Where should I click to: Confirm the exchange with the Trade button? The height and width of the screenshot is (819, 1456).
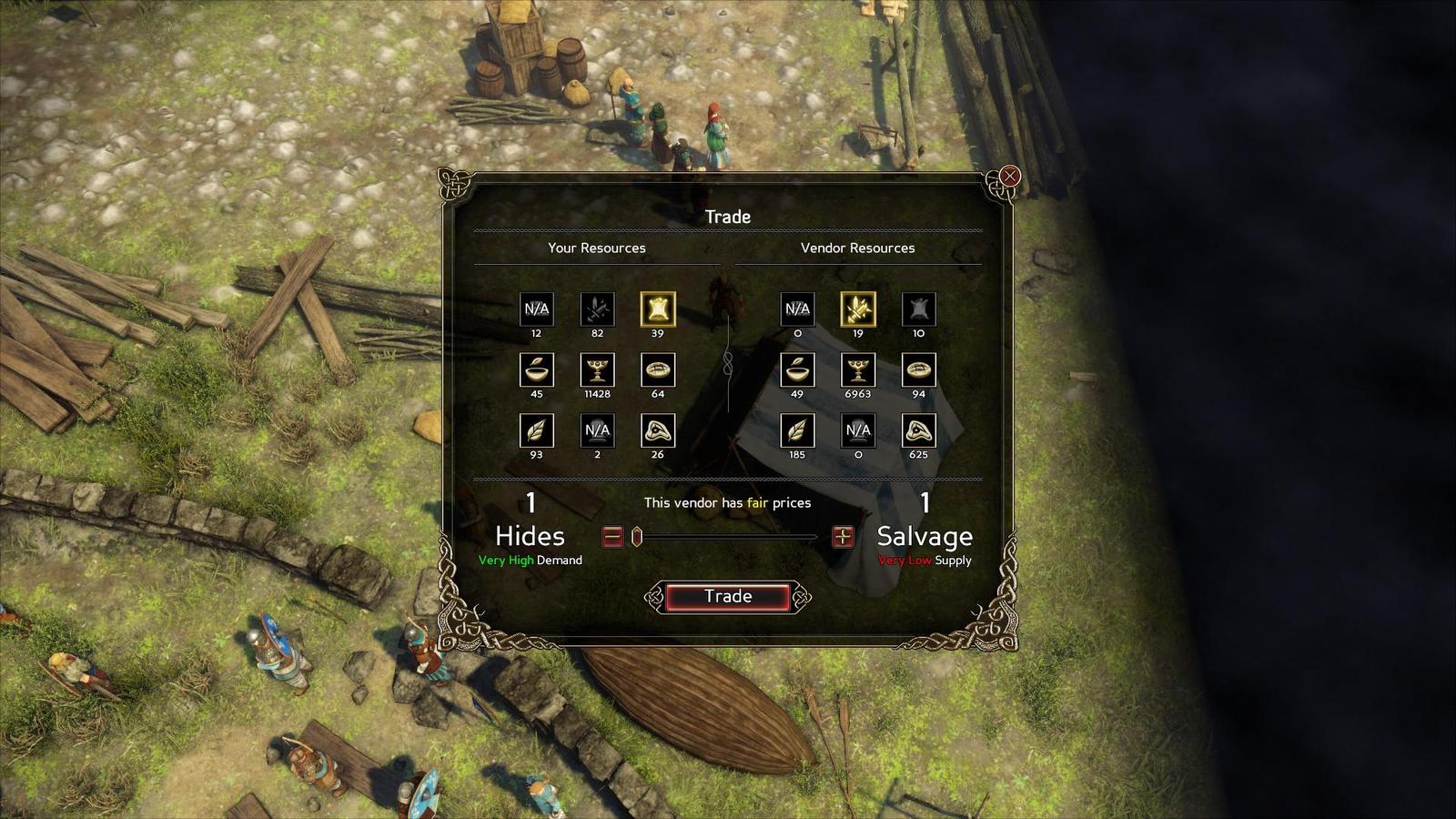pos(727,597)
